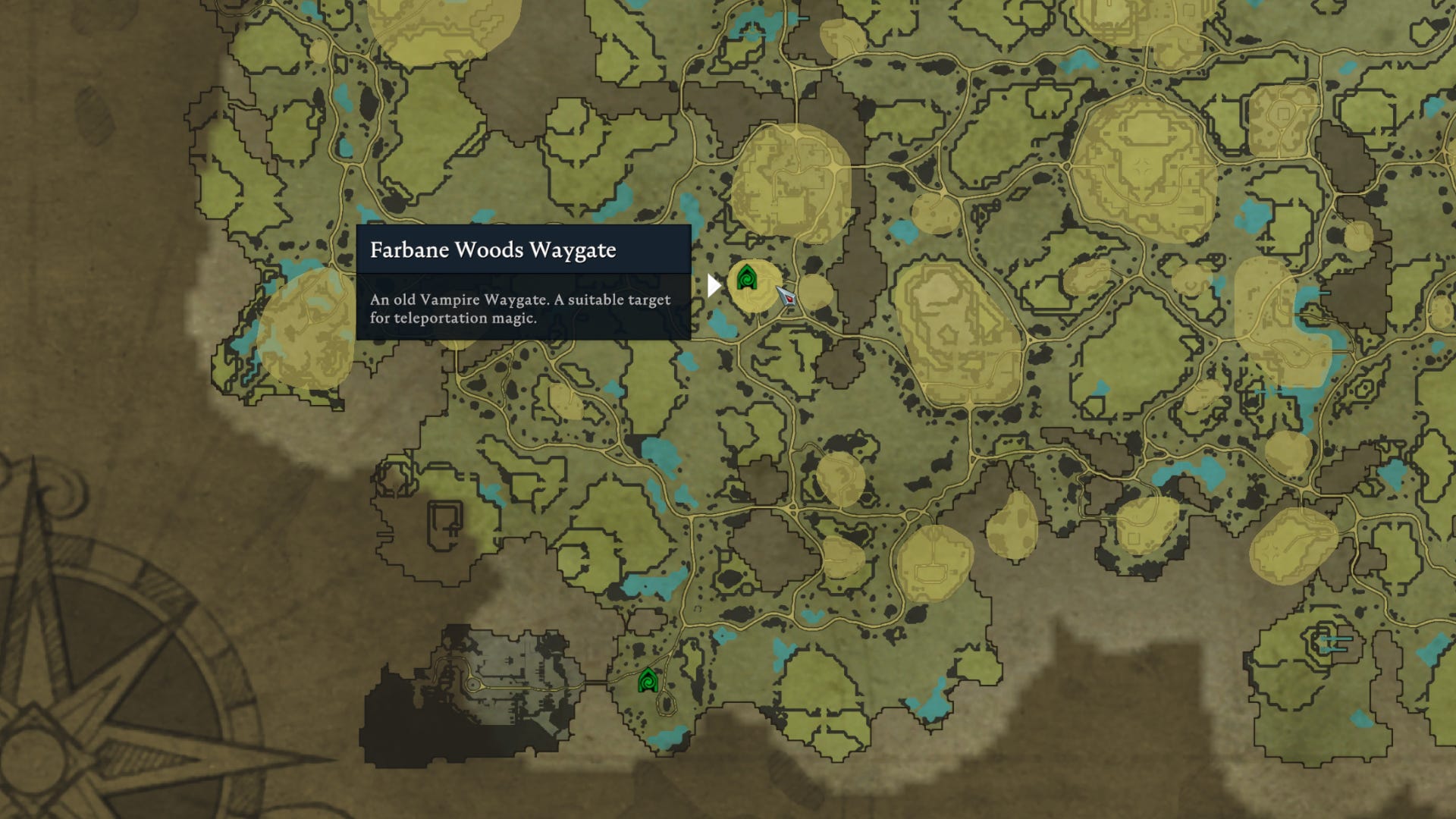1456x819 pixels.
Task: Select the red gem cursor marker on the road
Action: [x=788, y=299]
